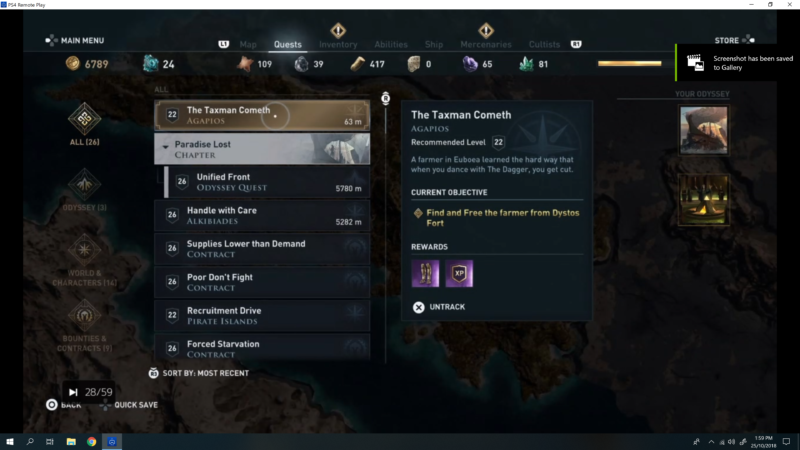This screenshot has height=450, width=800.
Task: Open the Store
Action: tap(727, 41)
